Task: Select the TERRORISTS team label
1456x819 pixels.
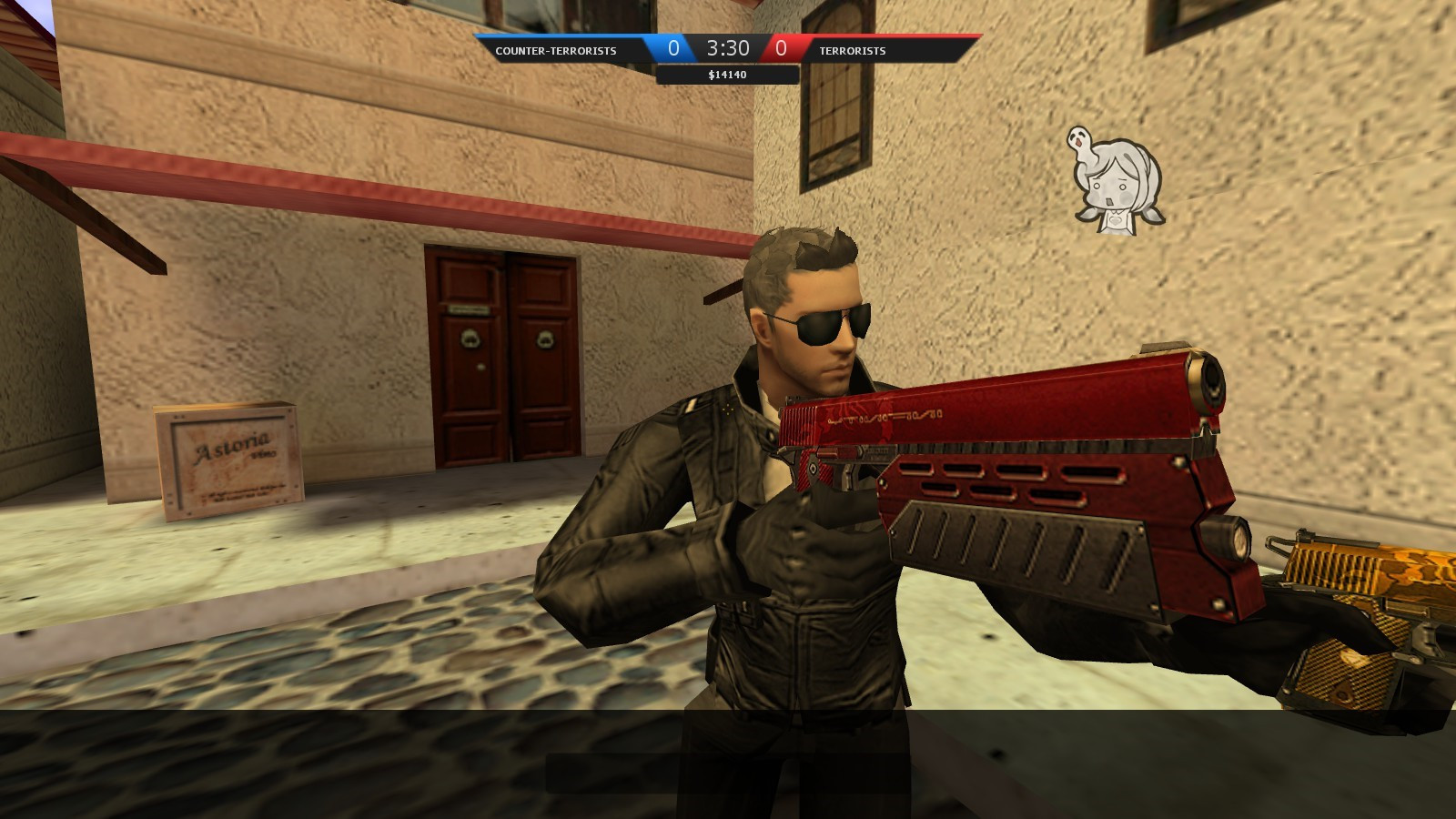Action: coord(852,51)
